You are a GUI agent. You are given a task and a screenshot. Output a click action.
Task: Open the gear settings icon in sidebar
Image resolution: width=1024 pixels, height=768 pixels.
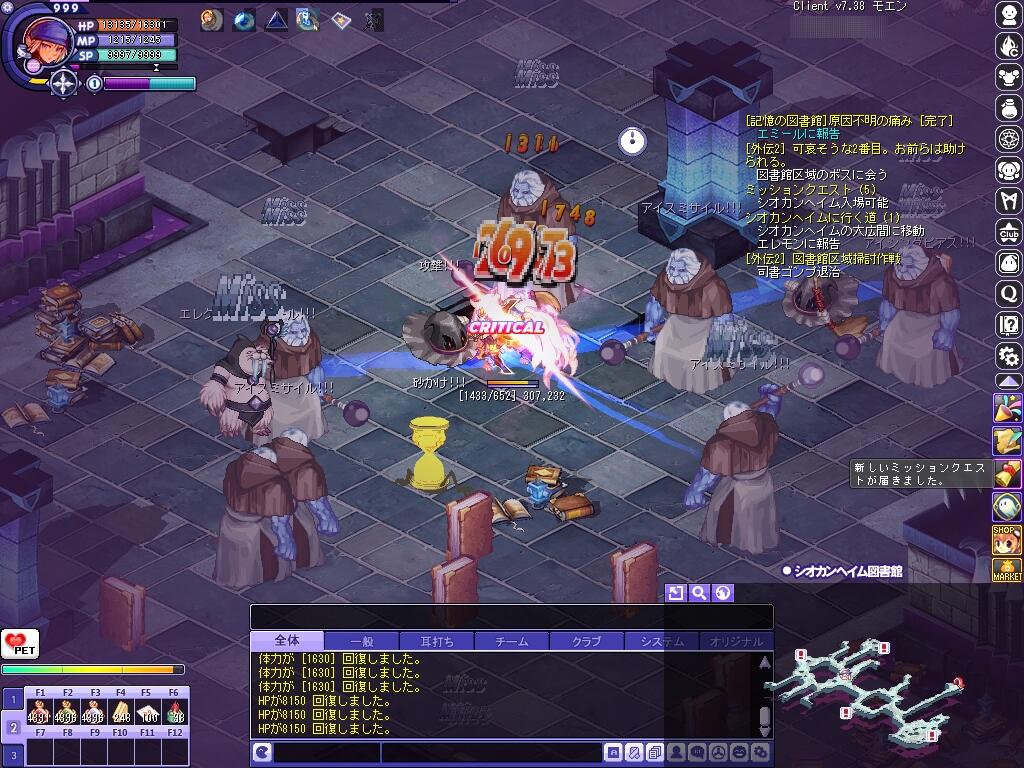coord(1008,355)
